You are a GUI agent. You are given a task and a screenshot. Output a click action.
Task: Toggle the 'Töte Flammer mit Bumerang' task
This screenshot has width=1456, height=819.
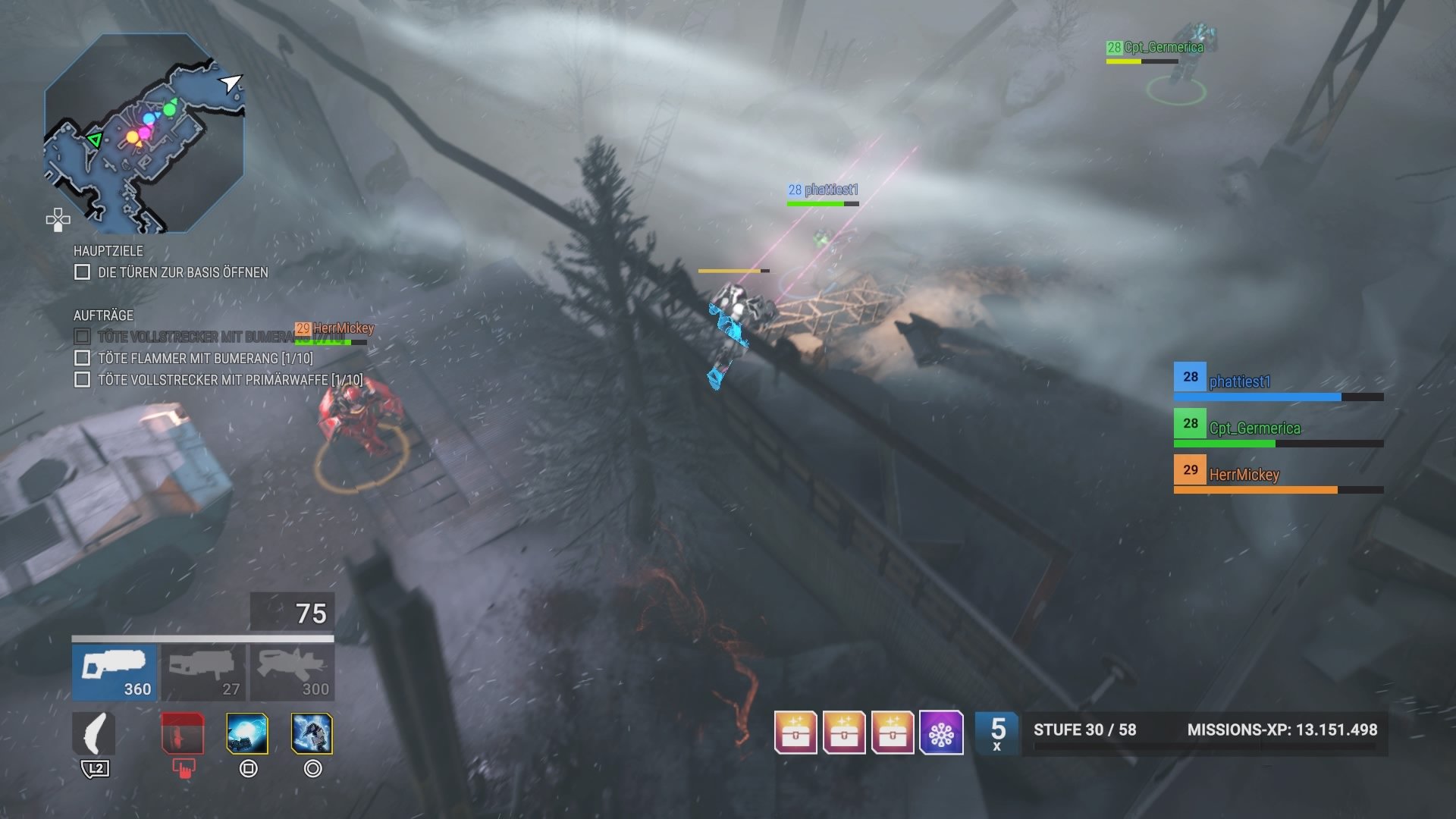pos(82,358)
